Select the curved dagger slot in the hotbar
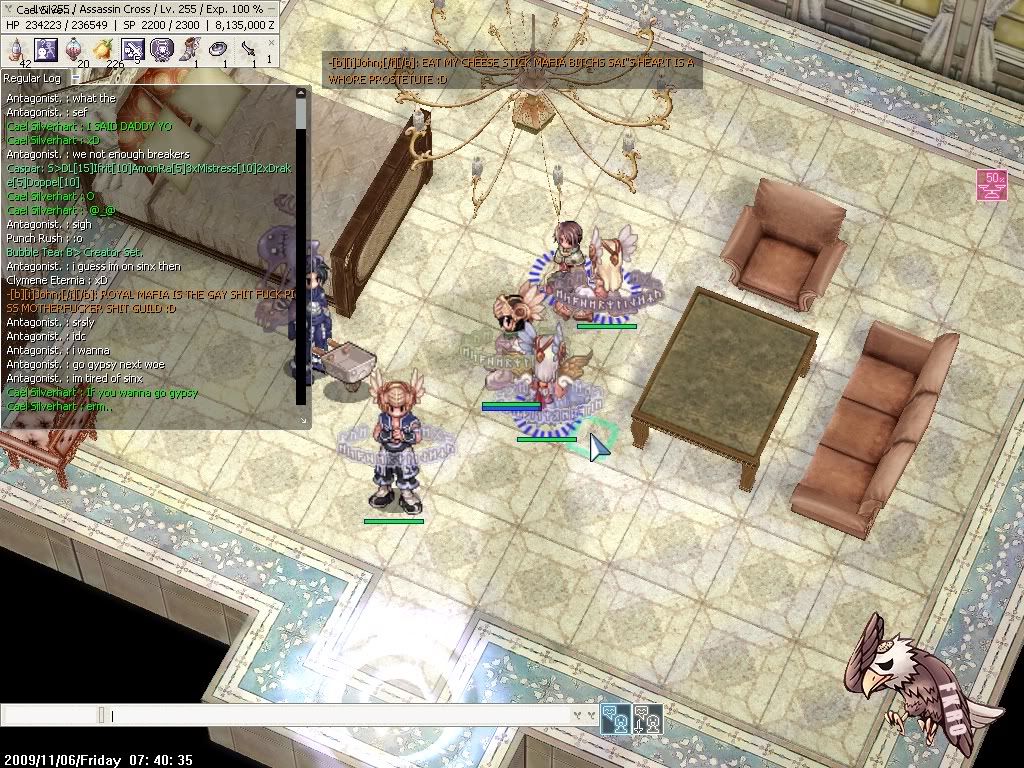 tap(247, 49)
